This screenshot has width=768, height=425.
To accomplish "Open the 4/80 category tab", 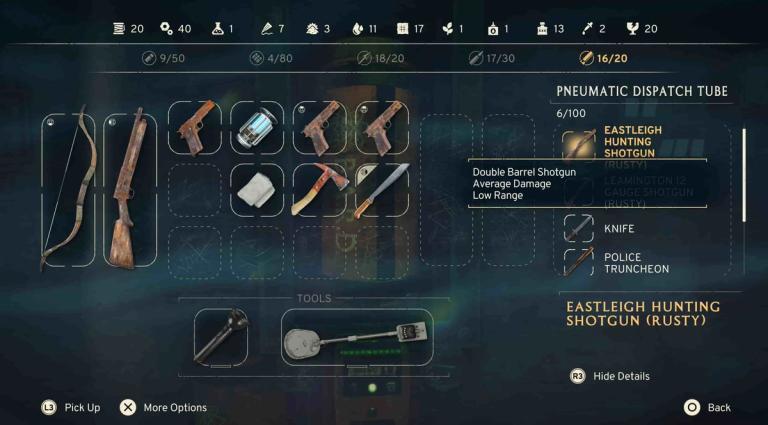I will click(x=270, y=58).
